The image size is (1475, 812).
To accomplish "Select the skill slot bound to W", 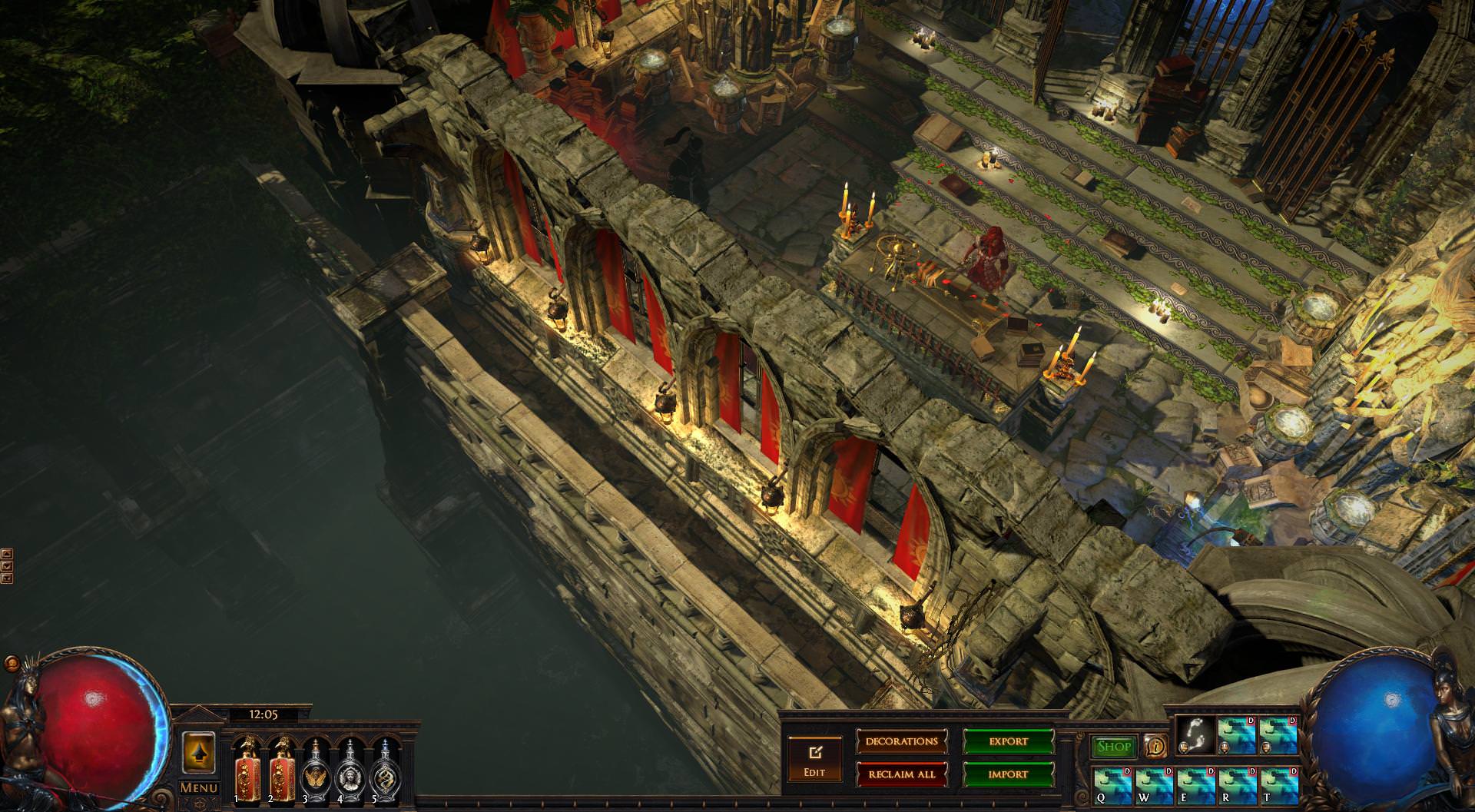I will click(1155, 785).
